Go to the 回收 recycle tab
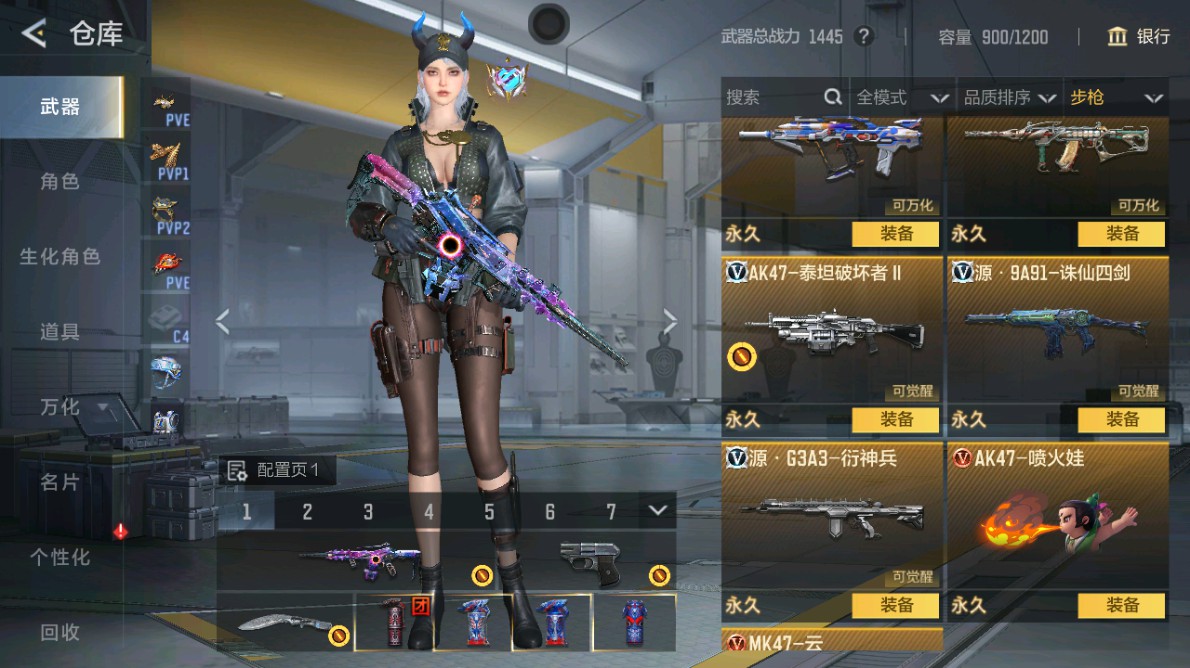The image size is (1190, 668). point(60,632)
